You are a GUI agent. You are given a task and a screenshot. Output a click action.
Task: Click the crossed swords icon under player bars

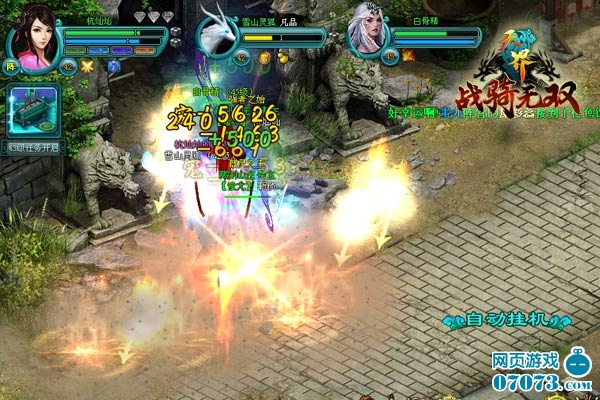[87, 66]
